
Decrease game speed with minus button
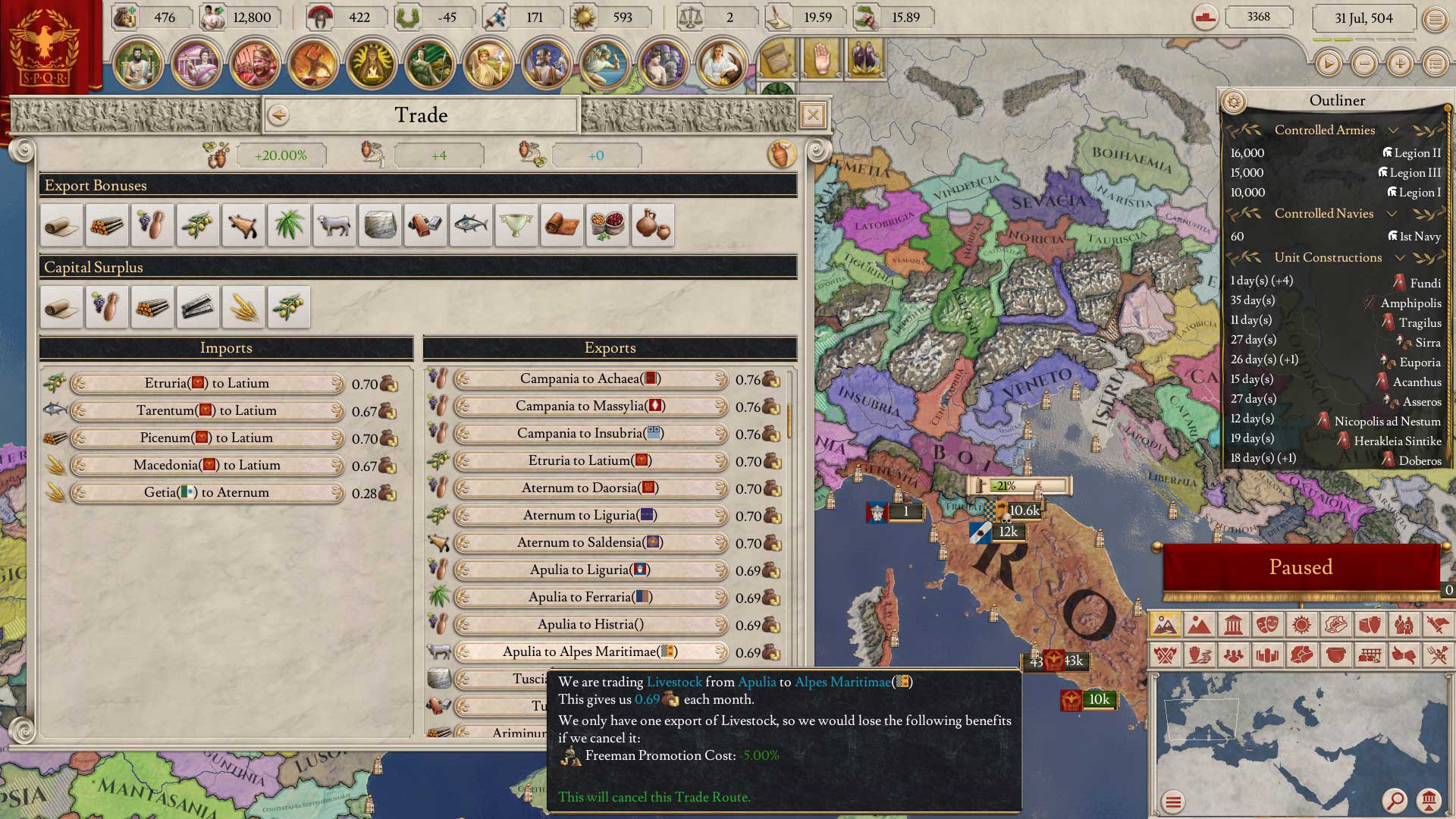[1364, 64]
